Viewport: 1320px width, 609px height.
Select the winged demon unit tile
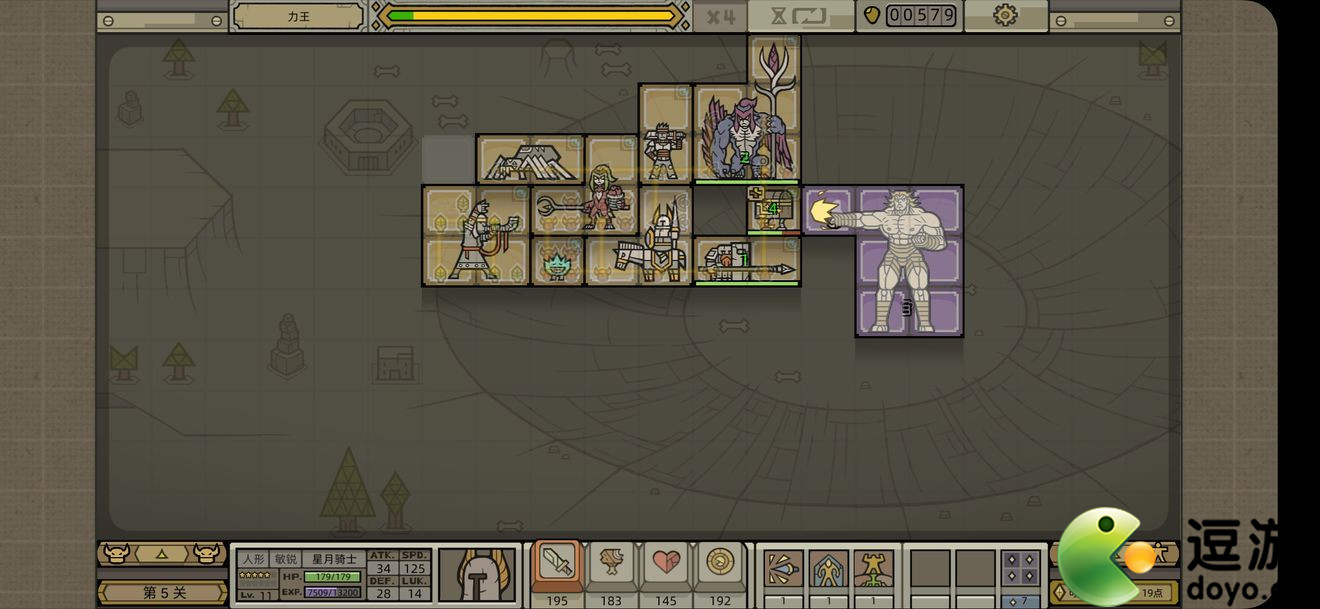pyautogui.click(x=745, y=135)
